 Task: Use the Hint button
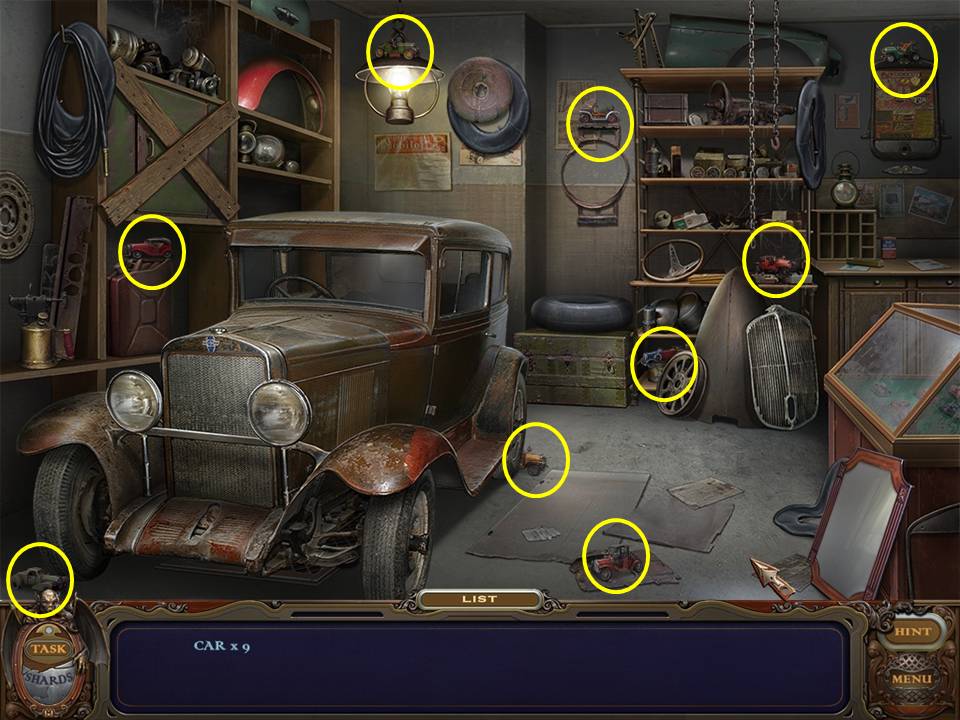(911, 632)
